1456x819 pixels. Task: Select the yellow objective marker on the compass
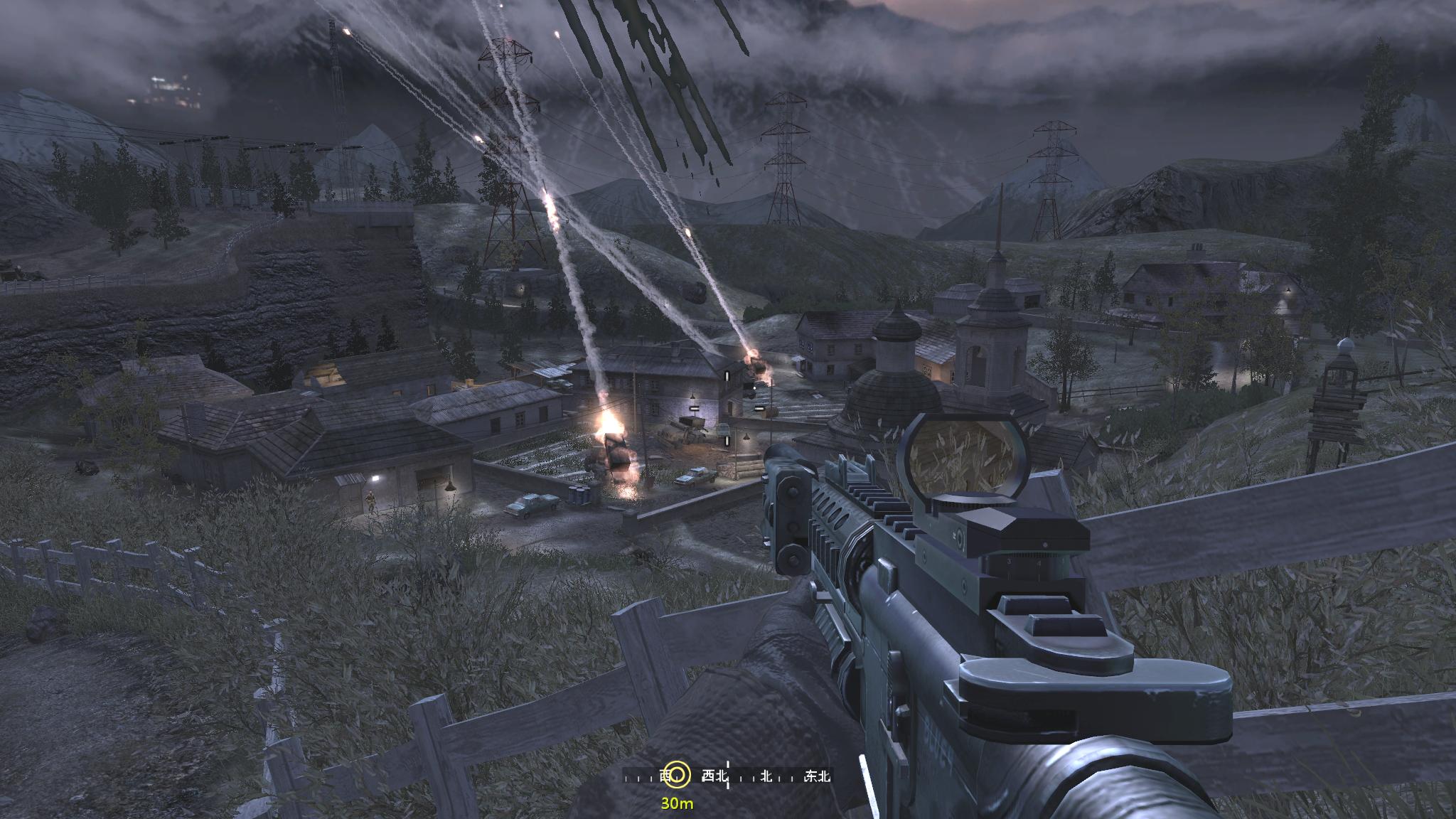click(x=679, y=776)
